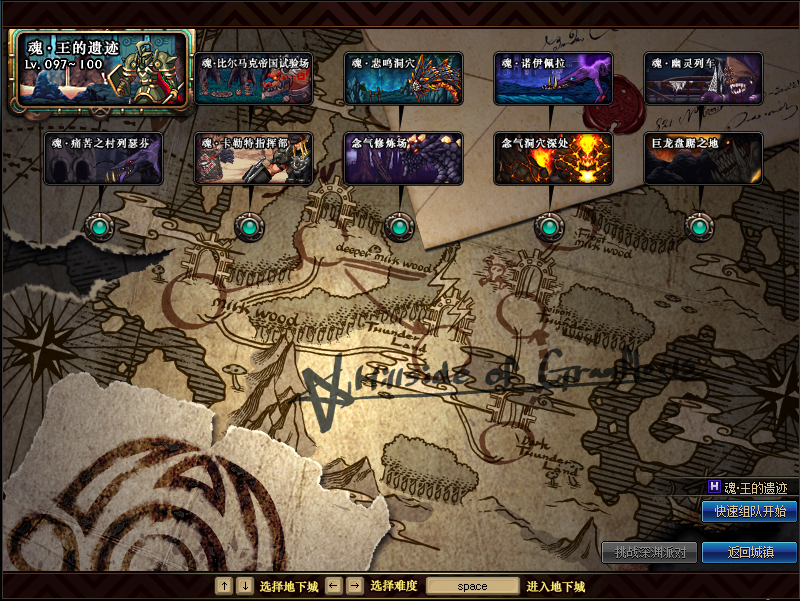800x601 pixels.
Task: Pick the 魂·卡勒特指挥部 dungeon tile
Action: [253, 158]
